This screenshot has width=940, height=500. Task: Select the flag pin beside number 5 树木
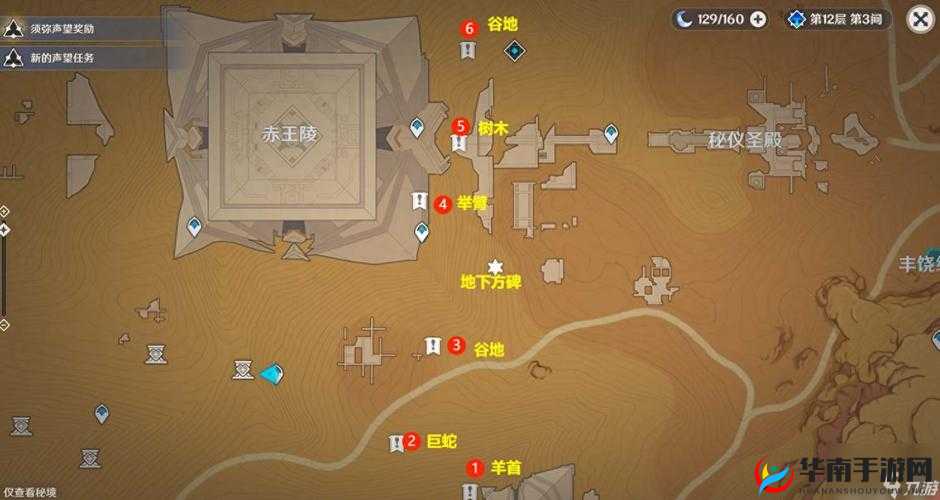[458, 143]
